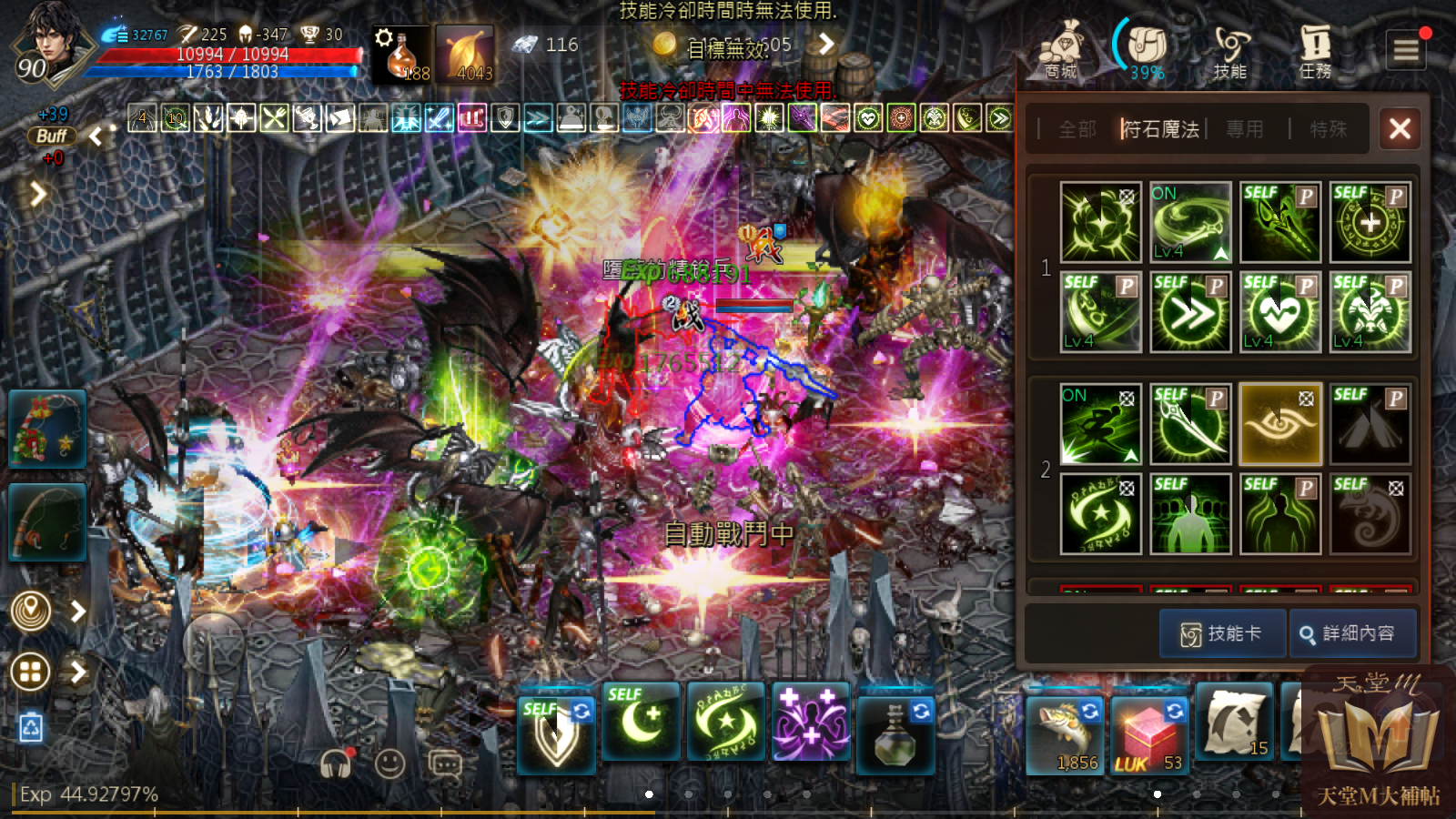Screen dimensions: 1456x819
Task: Open 詳細內容 skill details
Action: coord(1352,633)
